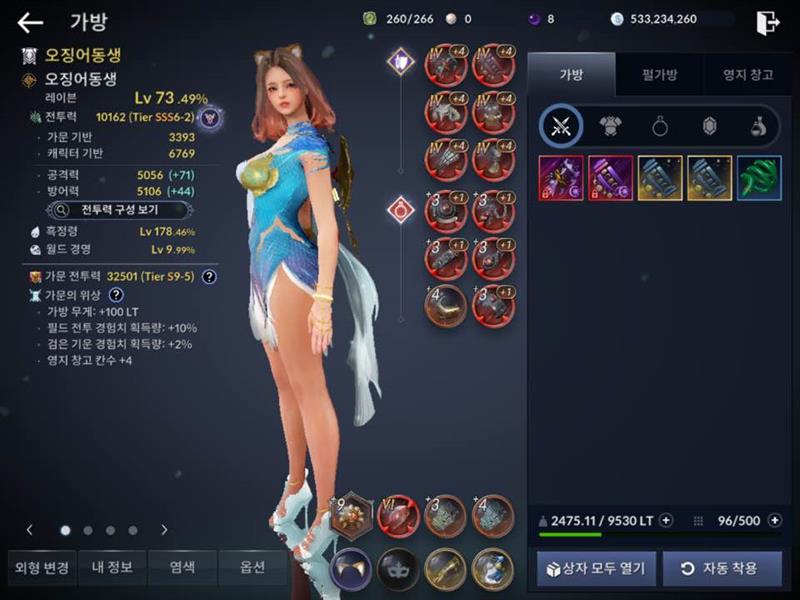Open the 염색 dye menu
Image resolution: width=800 pixels, height=600 pixels.
[x=182, y=568]
